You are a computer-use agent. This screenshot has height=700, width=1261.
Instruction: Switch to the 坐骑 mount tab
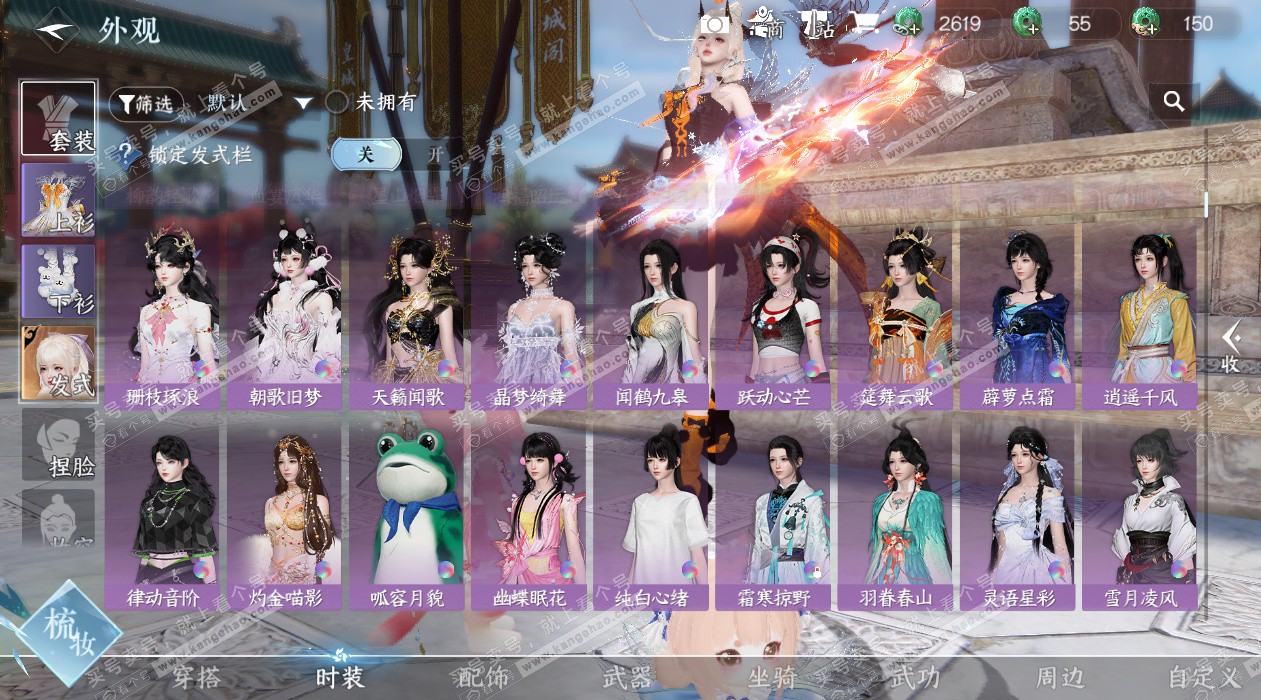[772, 677]
